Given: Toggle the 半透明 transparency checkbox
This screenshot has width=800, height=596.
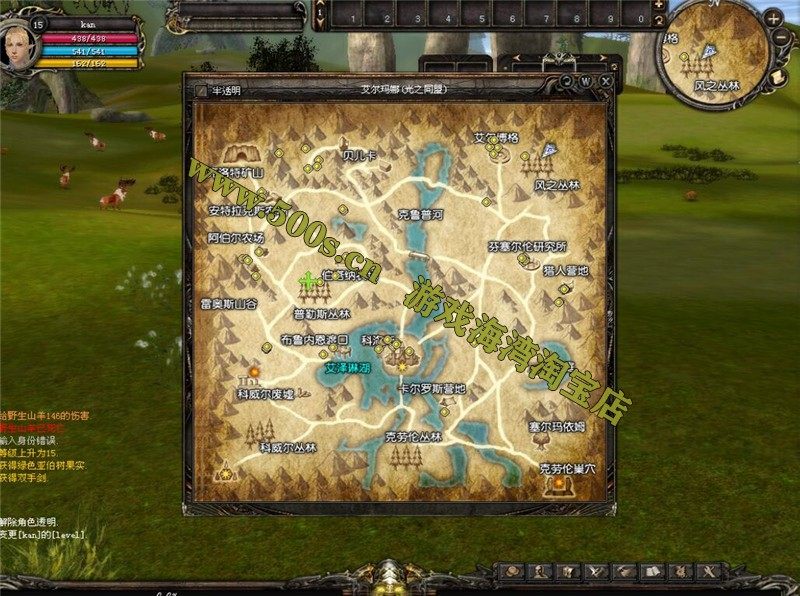Looking at the screenshot, I should click(201, 91).
